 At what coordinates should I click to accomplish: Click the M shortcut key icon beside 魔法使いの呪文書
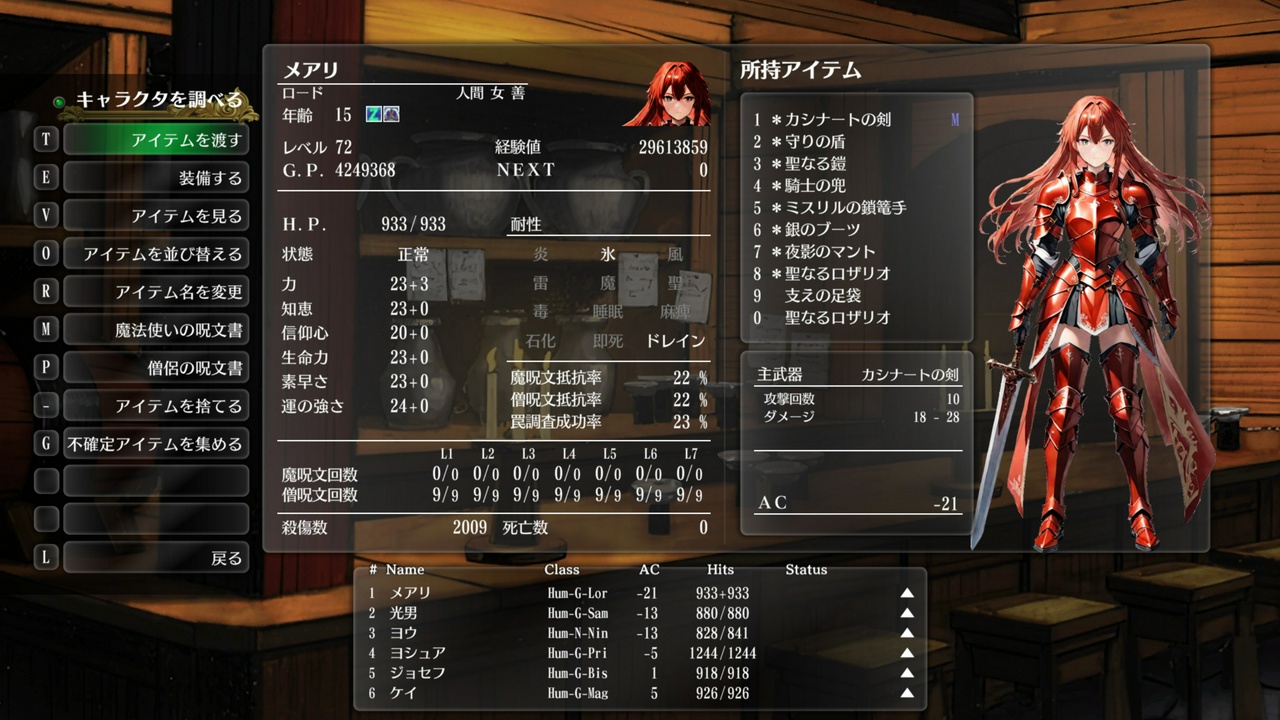coord(45,328)
